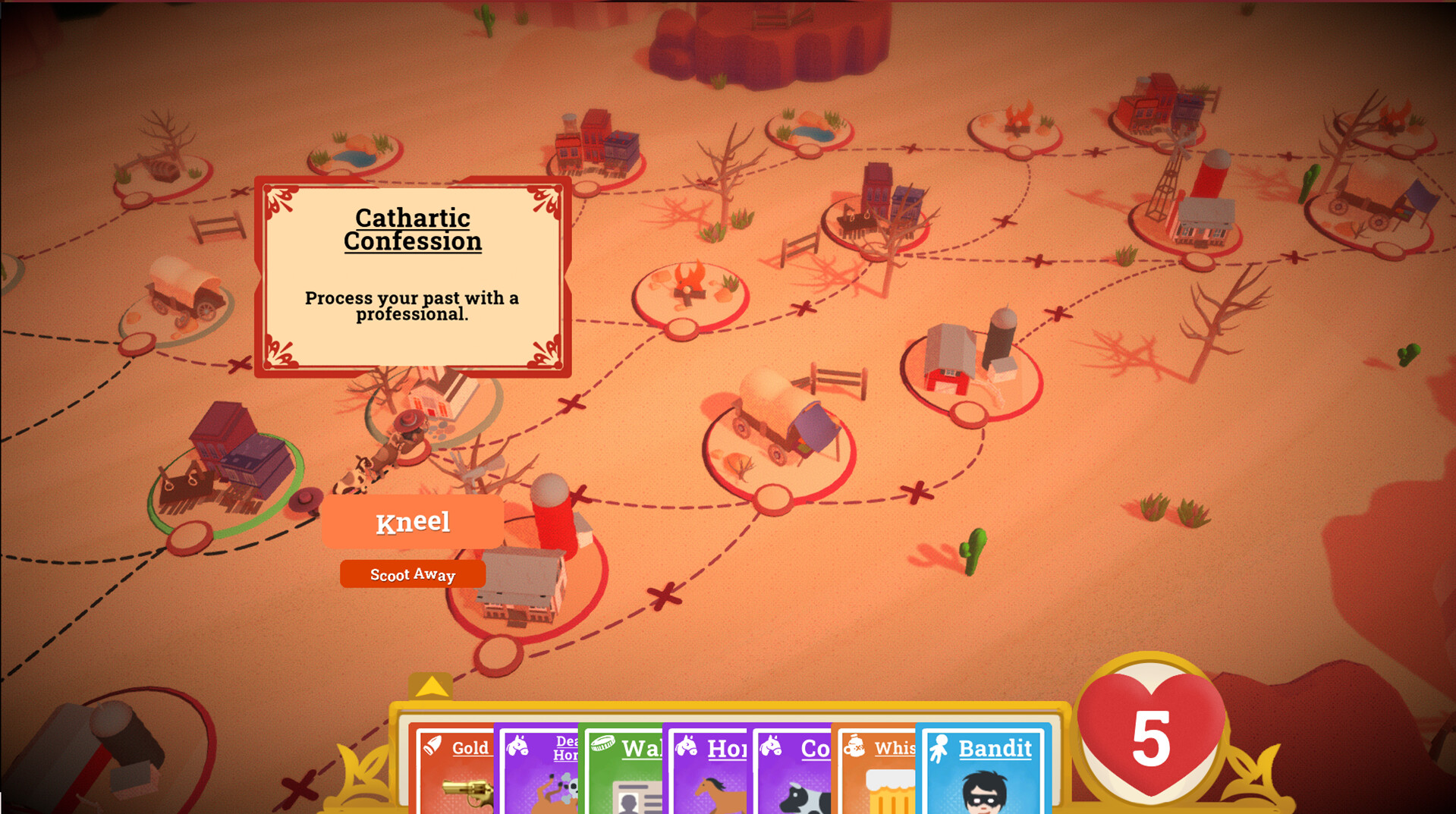
Task: Collapse the card hand with the arrow
Action: point(431,685)
